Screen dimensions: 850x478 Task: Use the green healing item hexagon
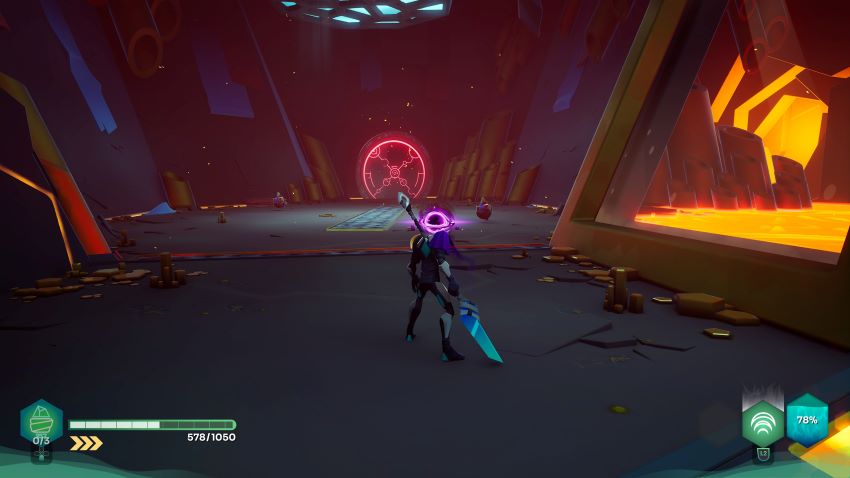(41, 422)
